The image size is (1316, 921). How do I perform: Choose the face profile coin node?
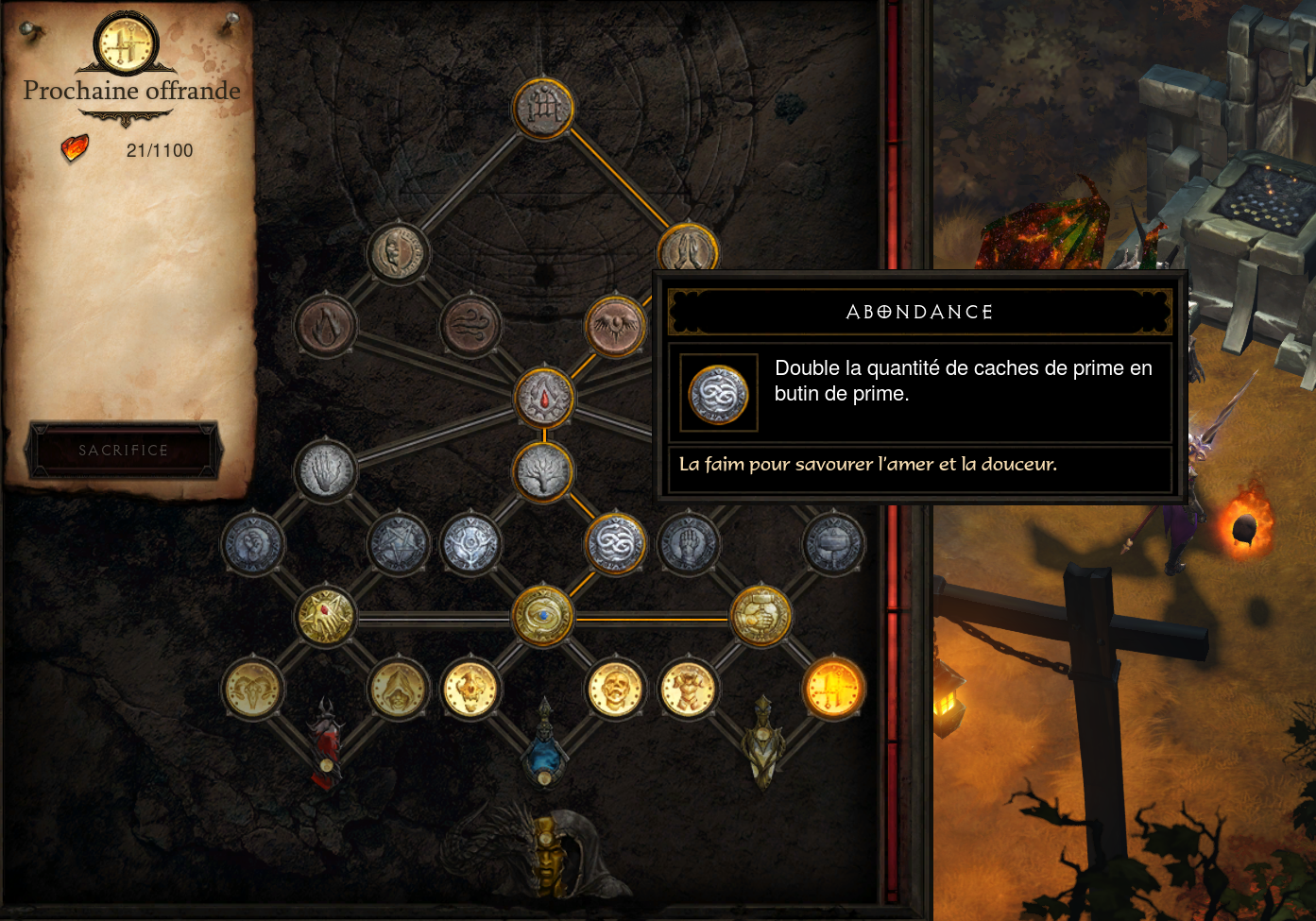[x=398, y=252]
